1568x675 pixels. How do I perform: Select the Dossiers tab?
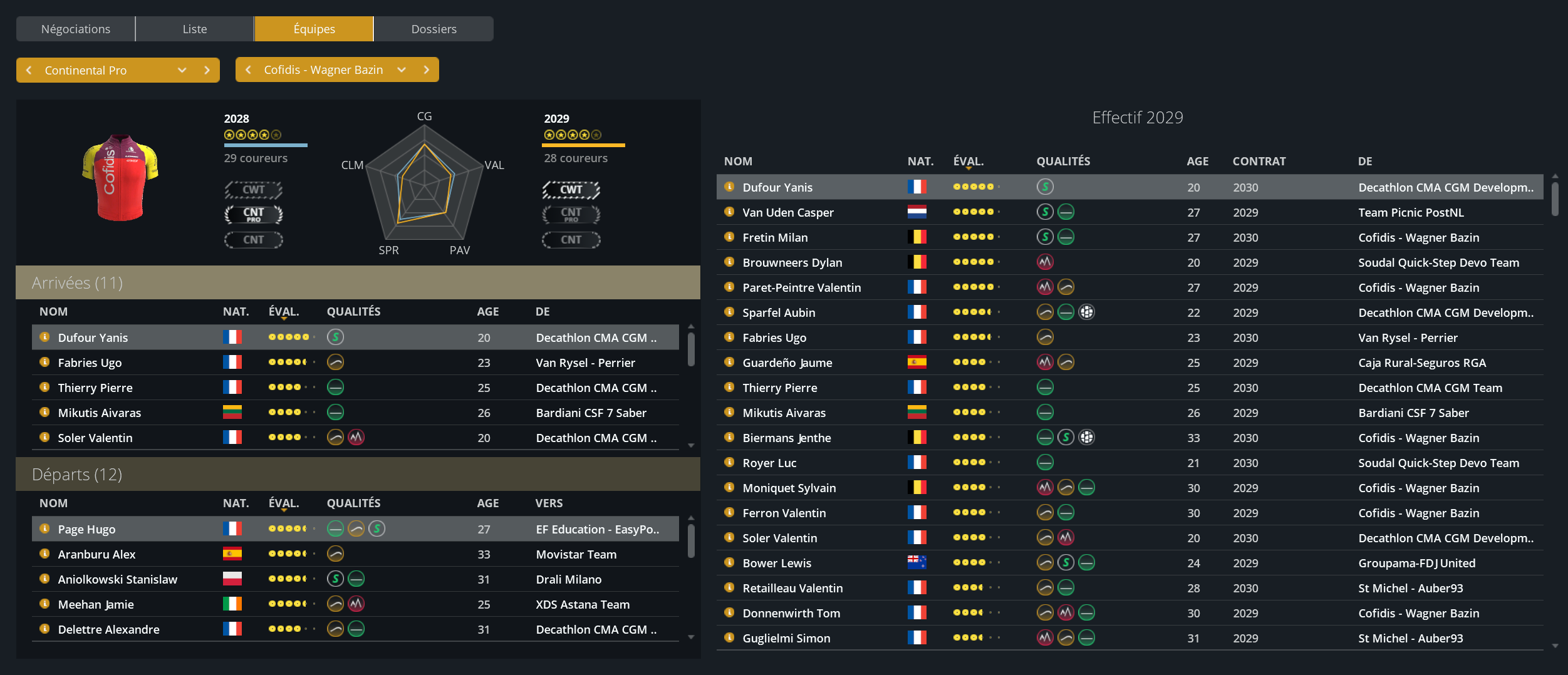tap(434, 29)
